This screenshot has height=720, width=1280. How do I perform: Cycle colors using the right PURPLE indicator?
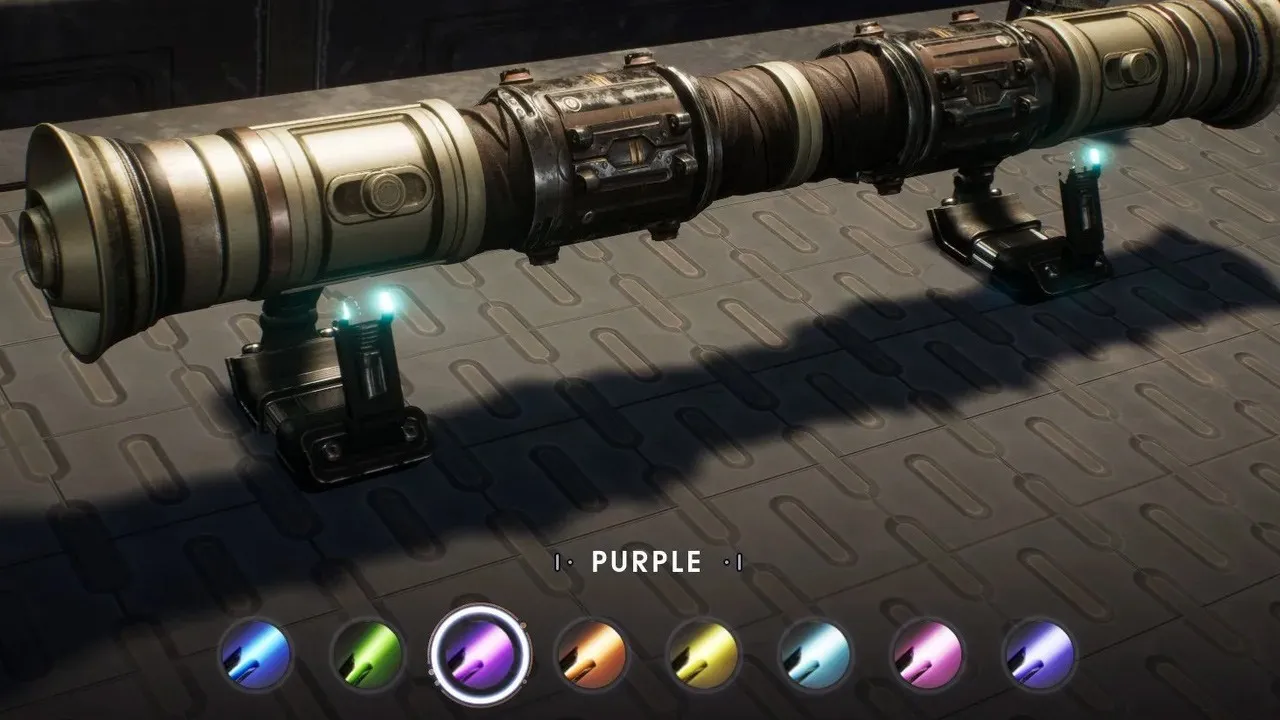[734, 562]
